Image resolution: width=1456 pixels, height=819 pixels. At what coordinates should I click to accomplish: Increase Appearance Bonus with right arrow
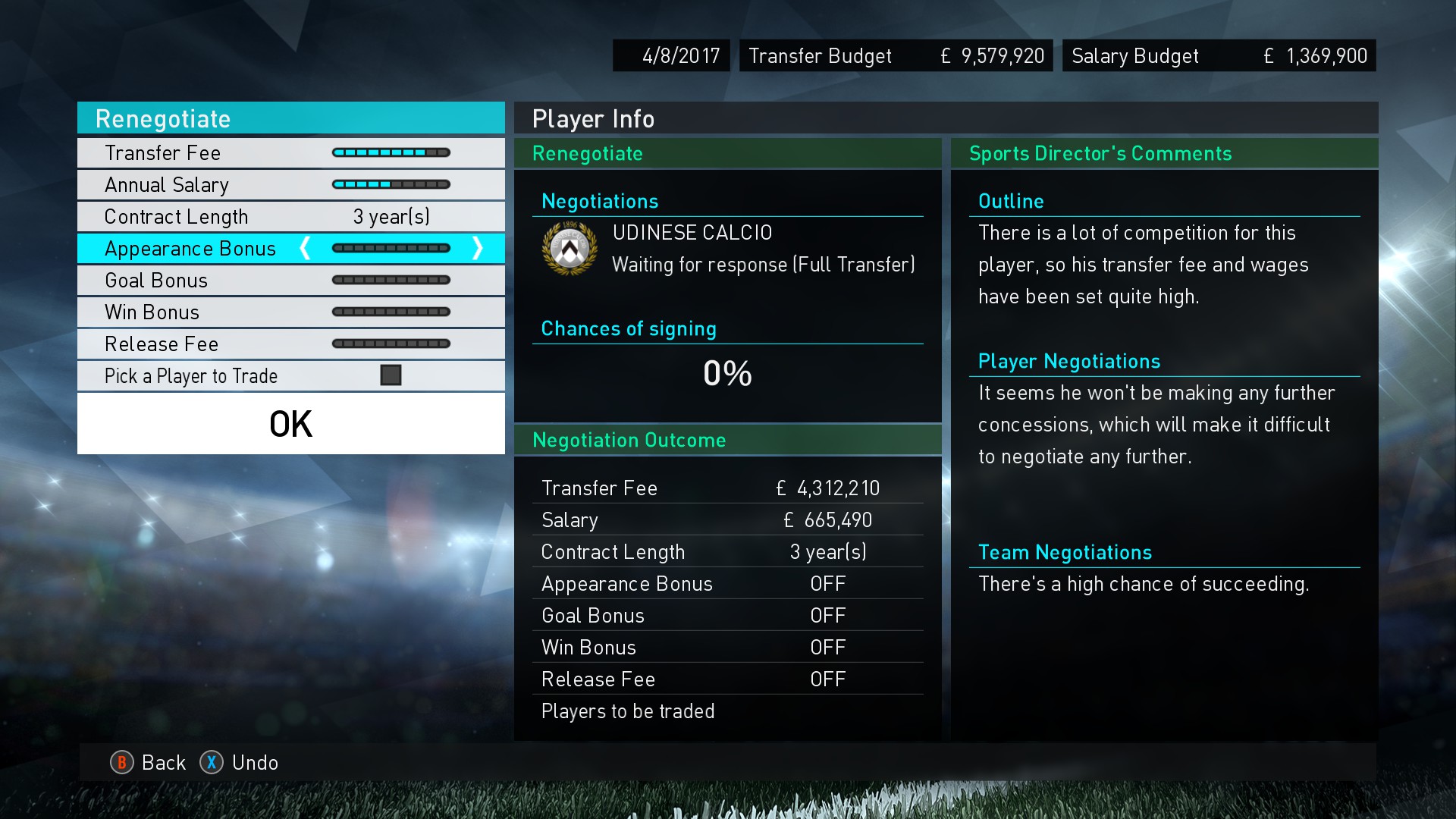tap(478, 248)
